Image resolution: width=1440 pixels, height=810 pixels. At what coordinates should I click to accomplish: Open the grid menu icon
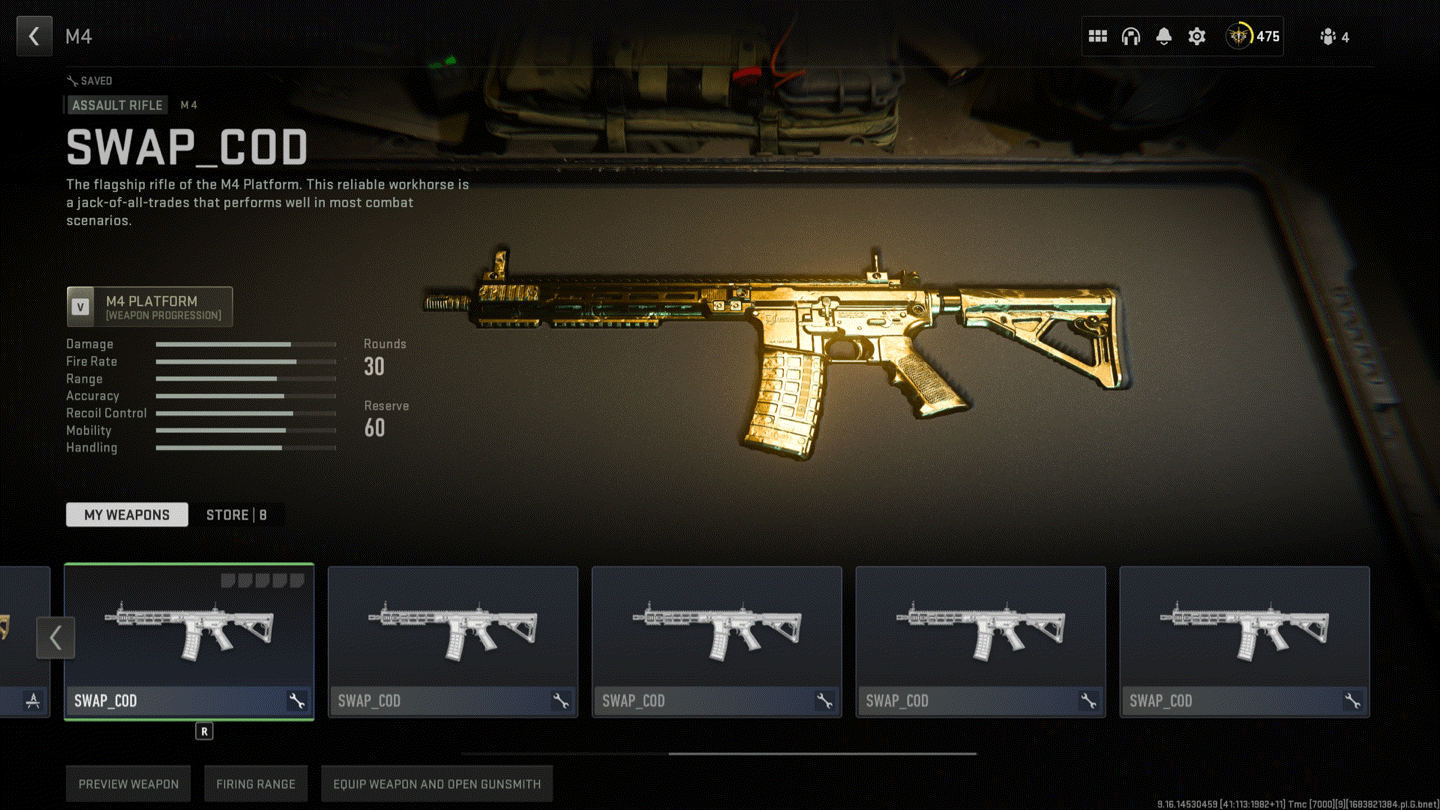1097,37
